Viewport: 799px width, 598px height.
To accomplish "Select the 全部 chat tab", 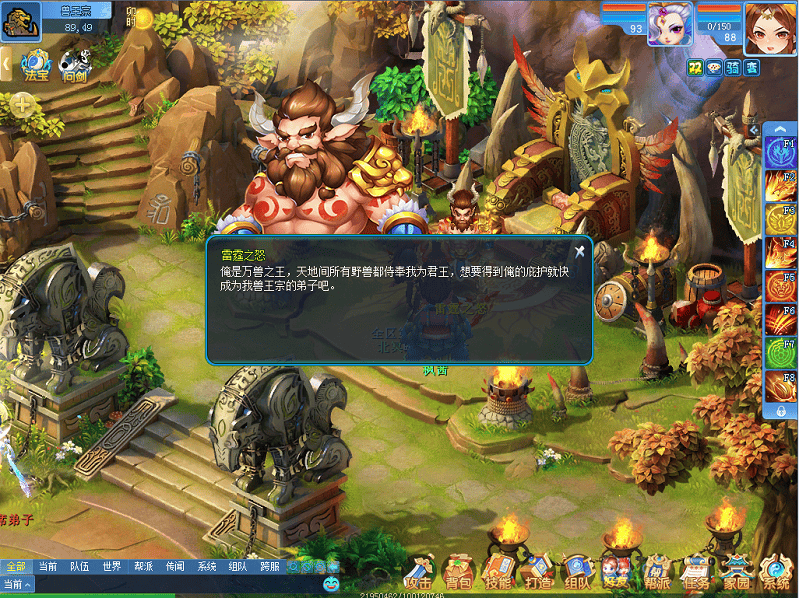I will coord(15,566).
